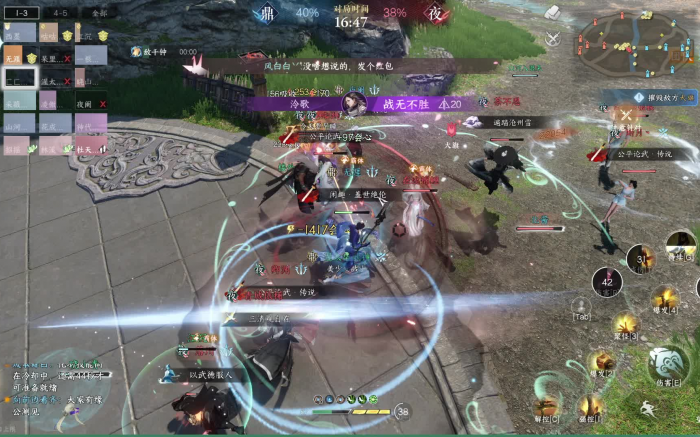Select teammate 无难 in the raid list
This screenshot has height=437, width=700.
tap(14, 59)
